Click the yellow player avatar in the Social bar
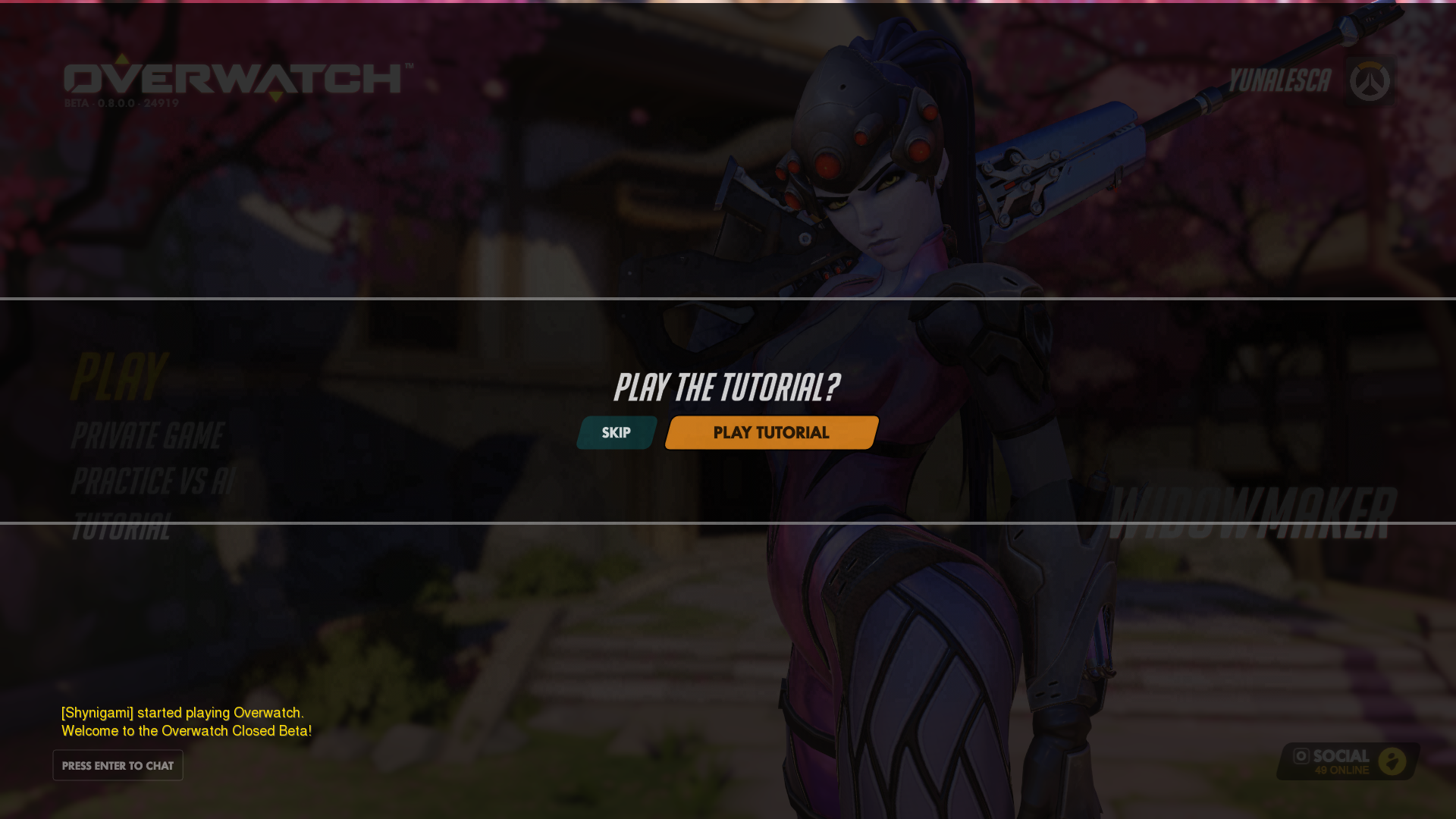The width and height of the screenshot is (1456, 819). pyautogui.click(x=1394, y=761)
